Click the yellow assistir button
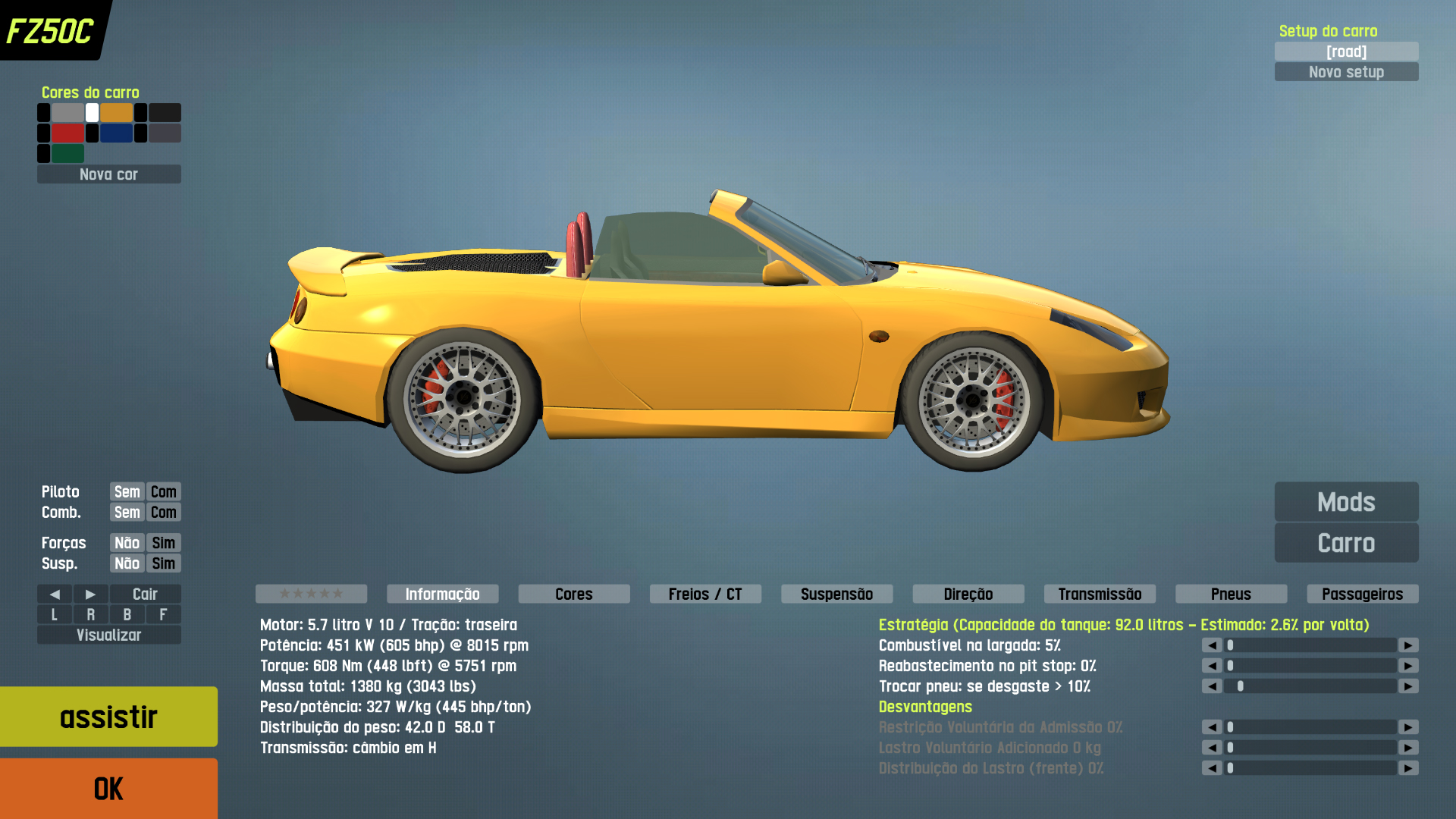 pos(108,717)
